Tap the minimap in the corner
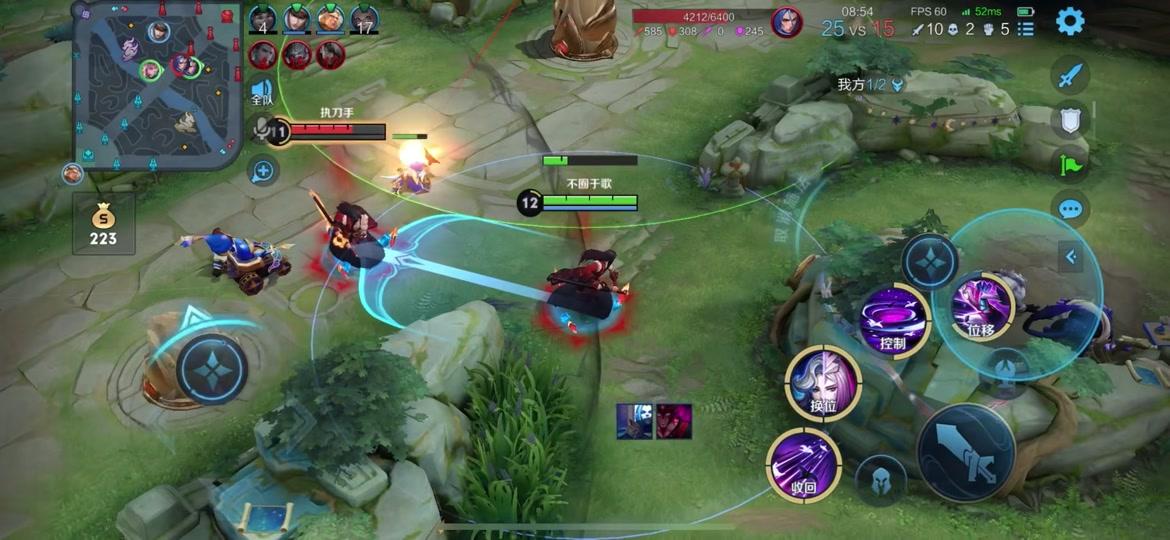This screenshot has height=540, width=1170. click(157, 84)
